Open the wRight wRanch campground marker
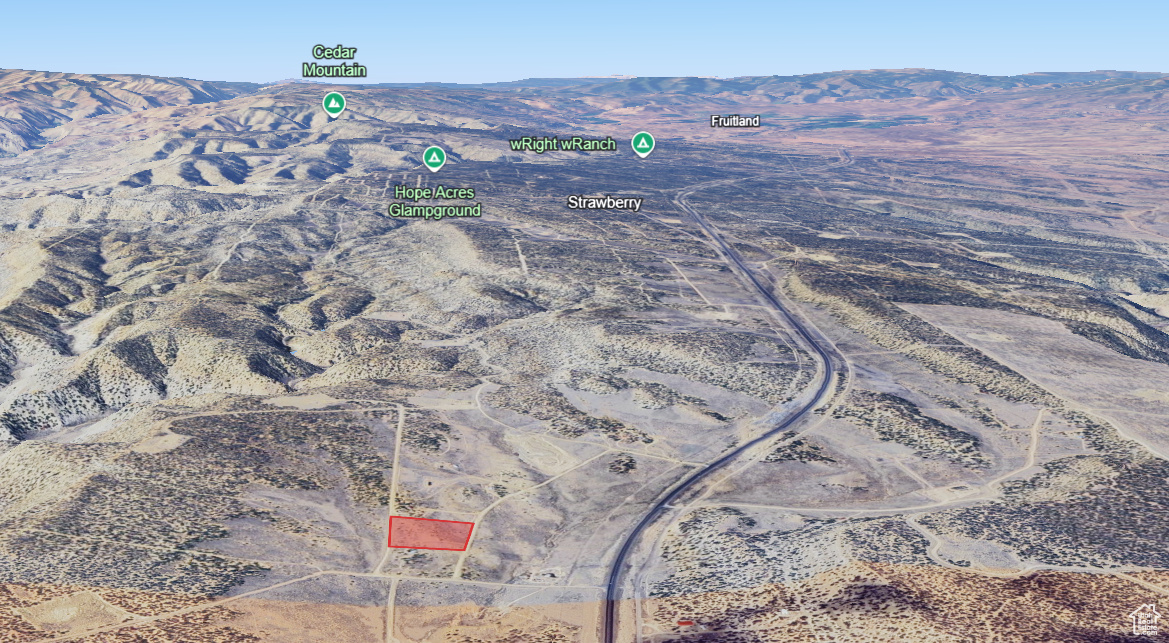 pyautogui.click(x=643, y=144)
